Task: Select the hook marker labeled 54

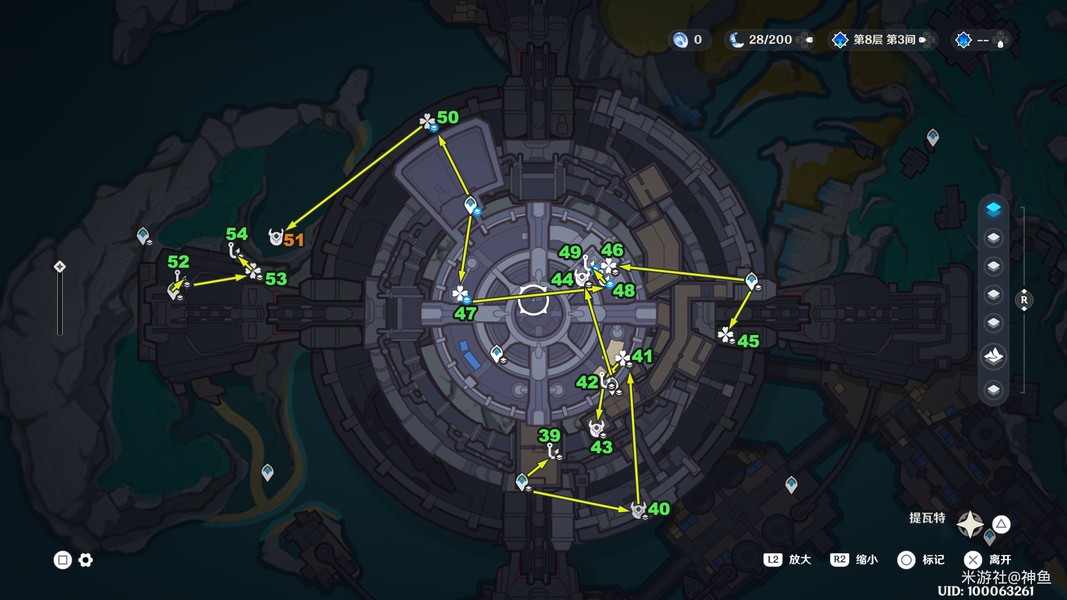Action: [236, 251]
